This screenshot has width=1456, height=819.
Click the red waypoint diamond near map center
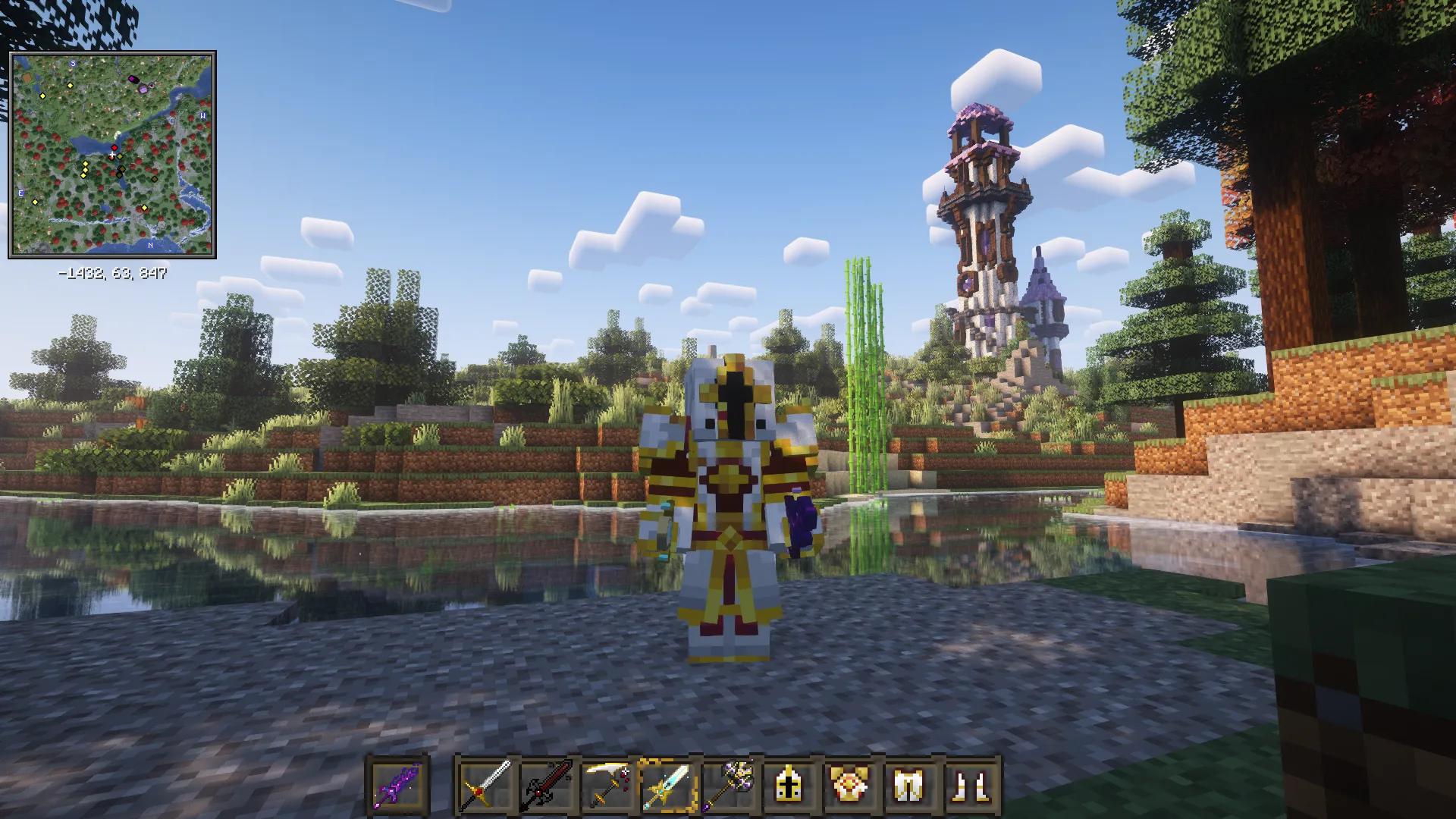click(115, 147)
